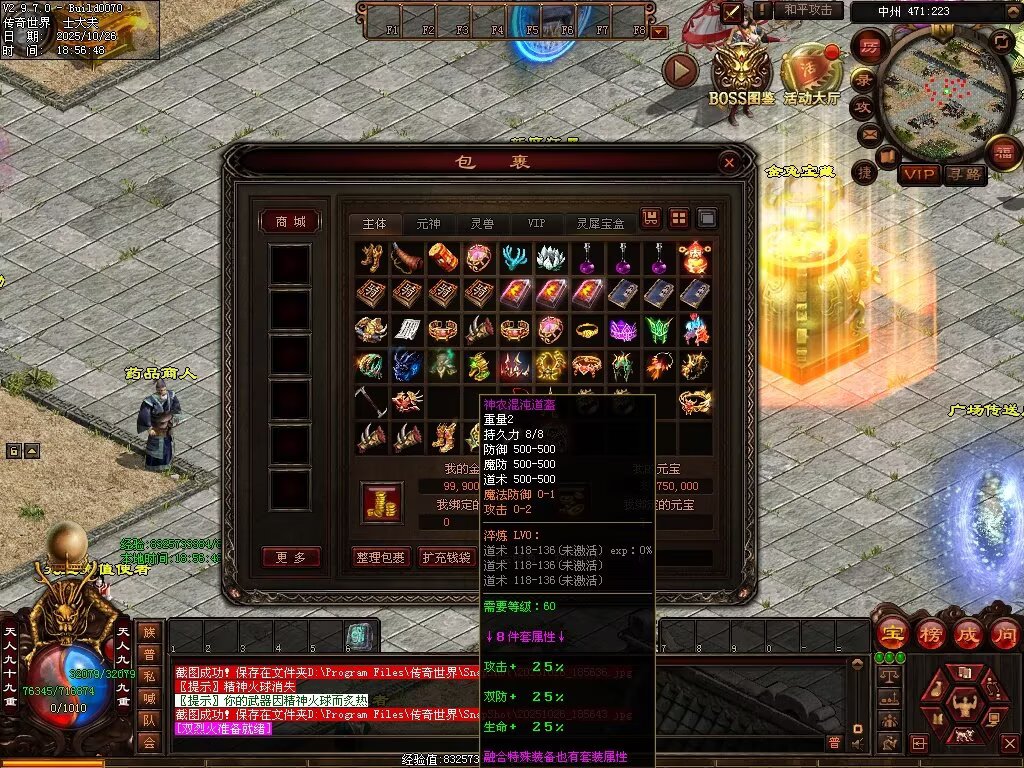This screenshot has width=1024, height=768.
Task: Toggle the 和平攻击 attack mode button
Action: pos(807,10)
